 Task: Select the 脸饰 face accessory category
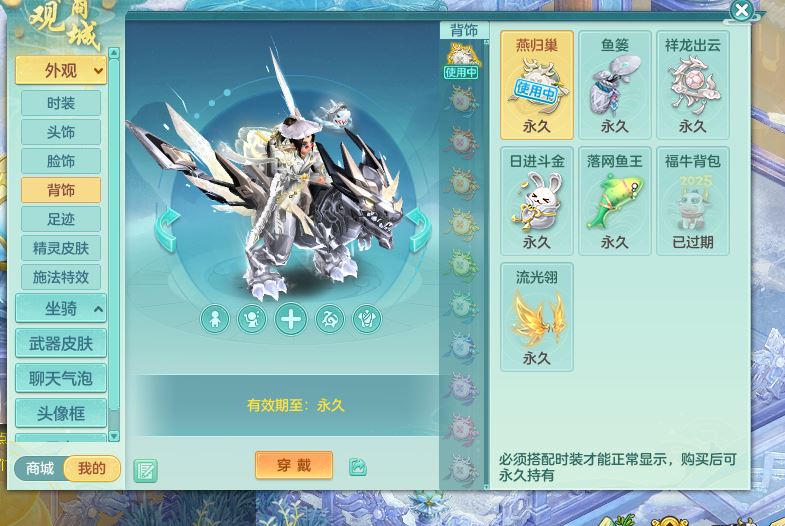point(61,161)
